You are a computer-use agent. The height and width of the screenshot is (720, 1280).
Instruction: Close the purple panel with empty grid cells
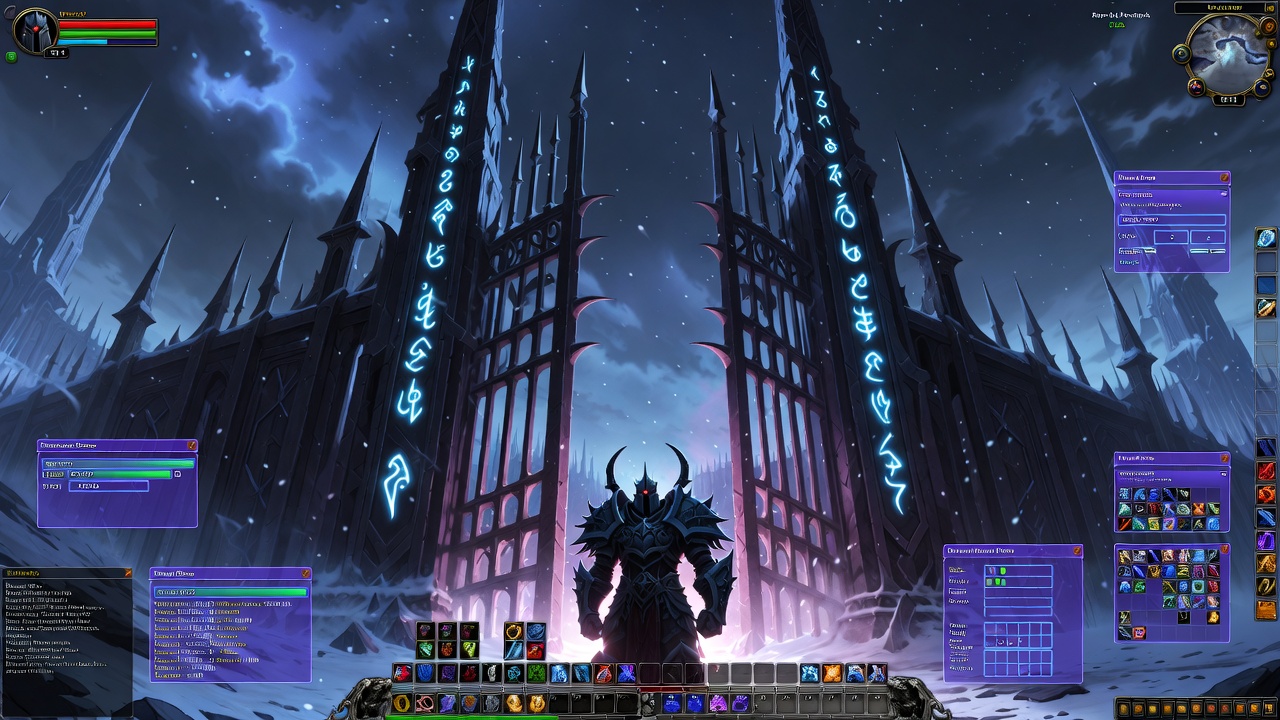(x=1077, y=551)
